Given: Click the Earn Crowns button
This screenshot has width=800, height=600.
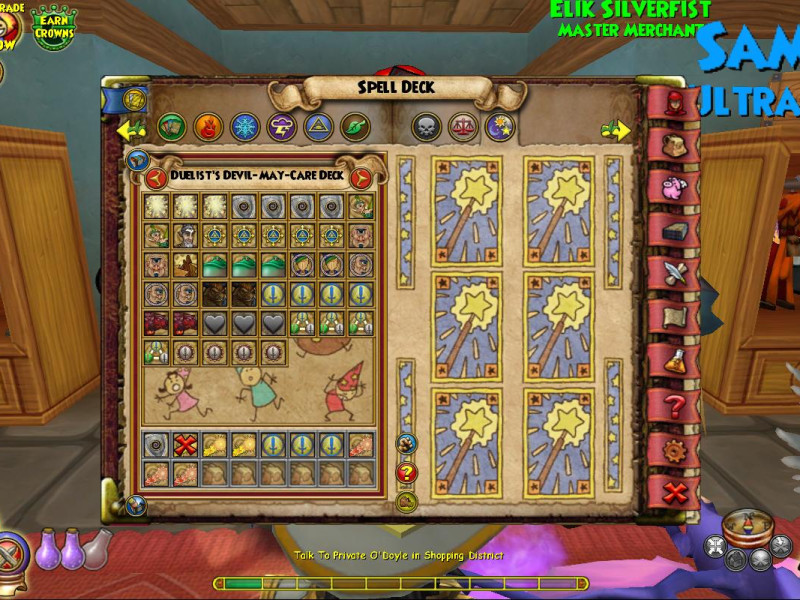Looking at the screenshot, I should (x=55, y=27).
